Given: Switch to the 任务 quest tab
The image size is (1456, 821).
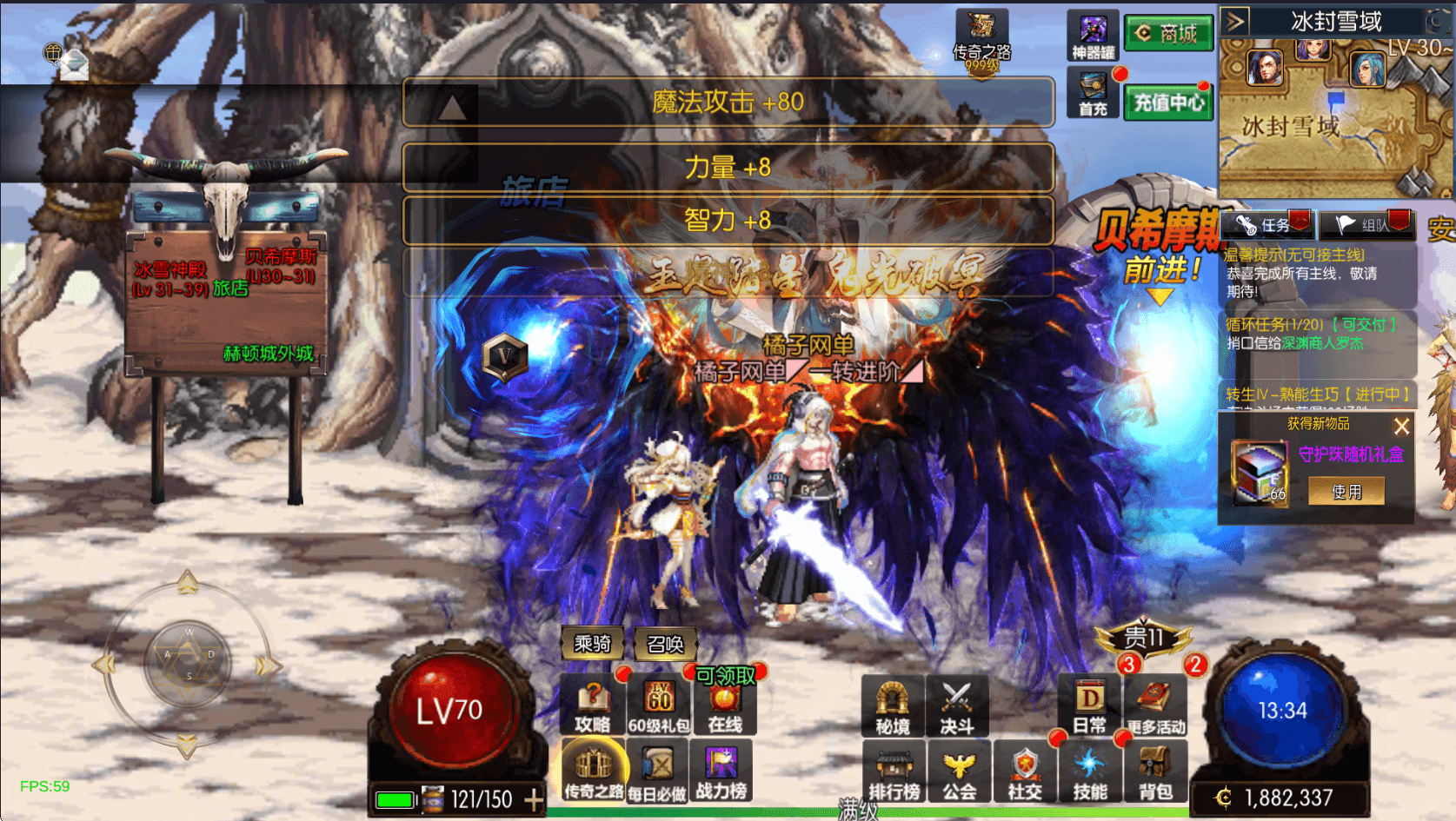Looking at the screenshot, I should (x=1267, y=225).
